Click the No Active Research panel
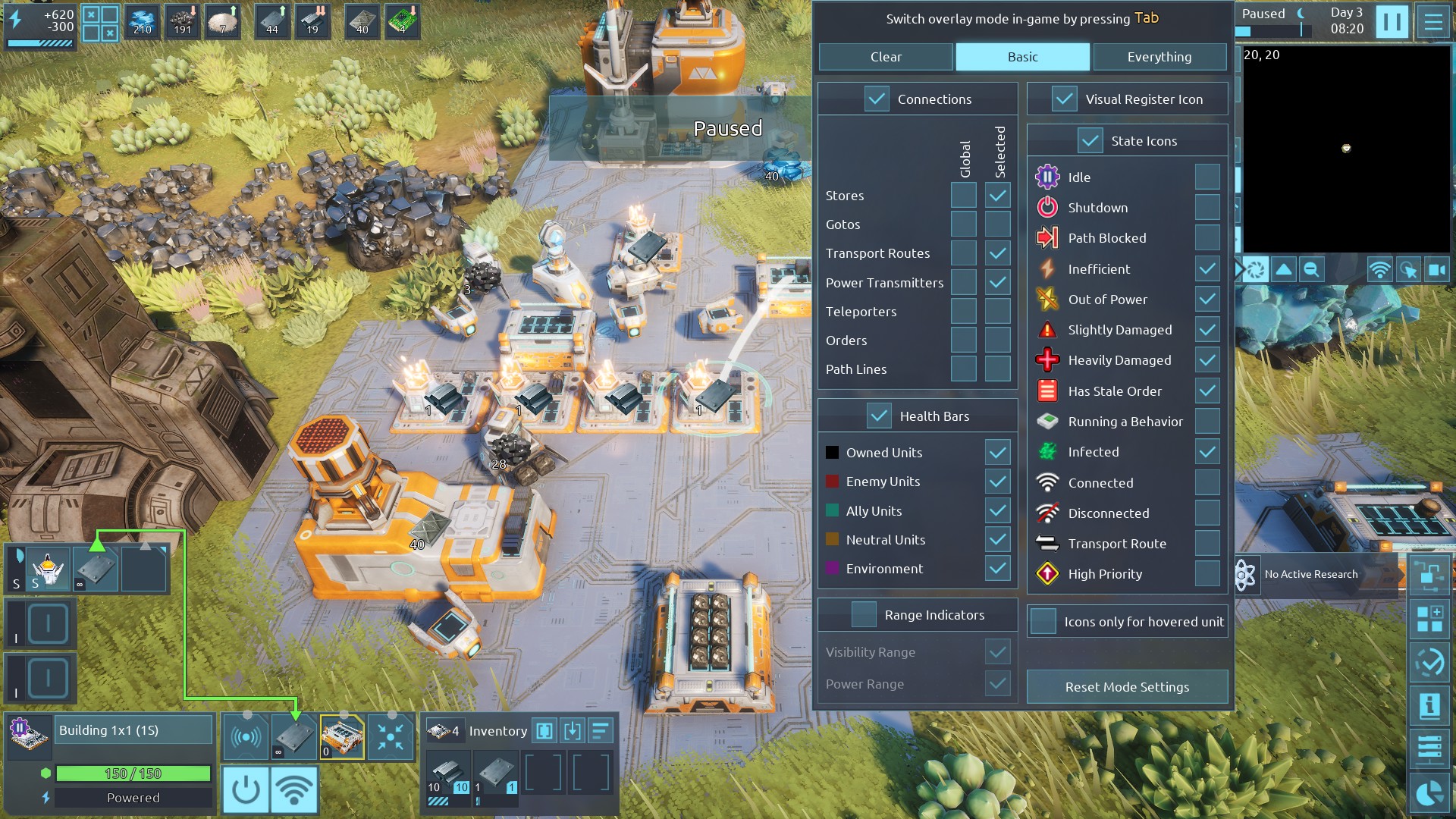1456x819 pixels. click(1310, 575)
